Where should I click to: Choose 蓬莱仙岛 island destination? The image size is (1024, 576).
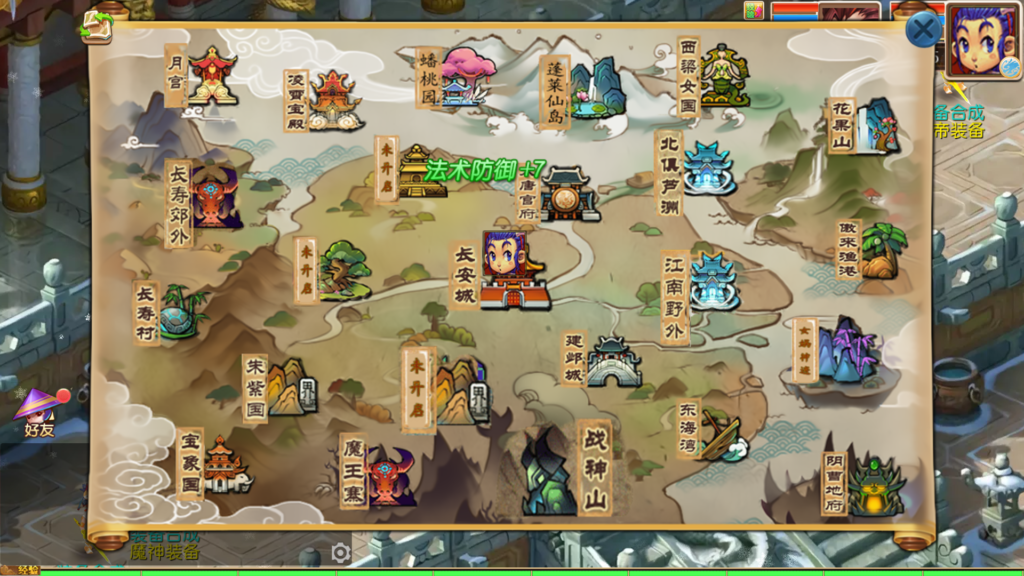(x=596, y=90)
